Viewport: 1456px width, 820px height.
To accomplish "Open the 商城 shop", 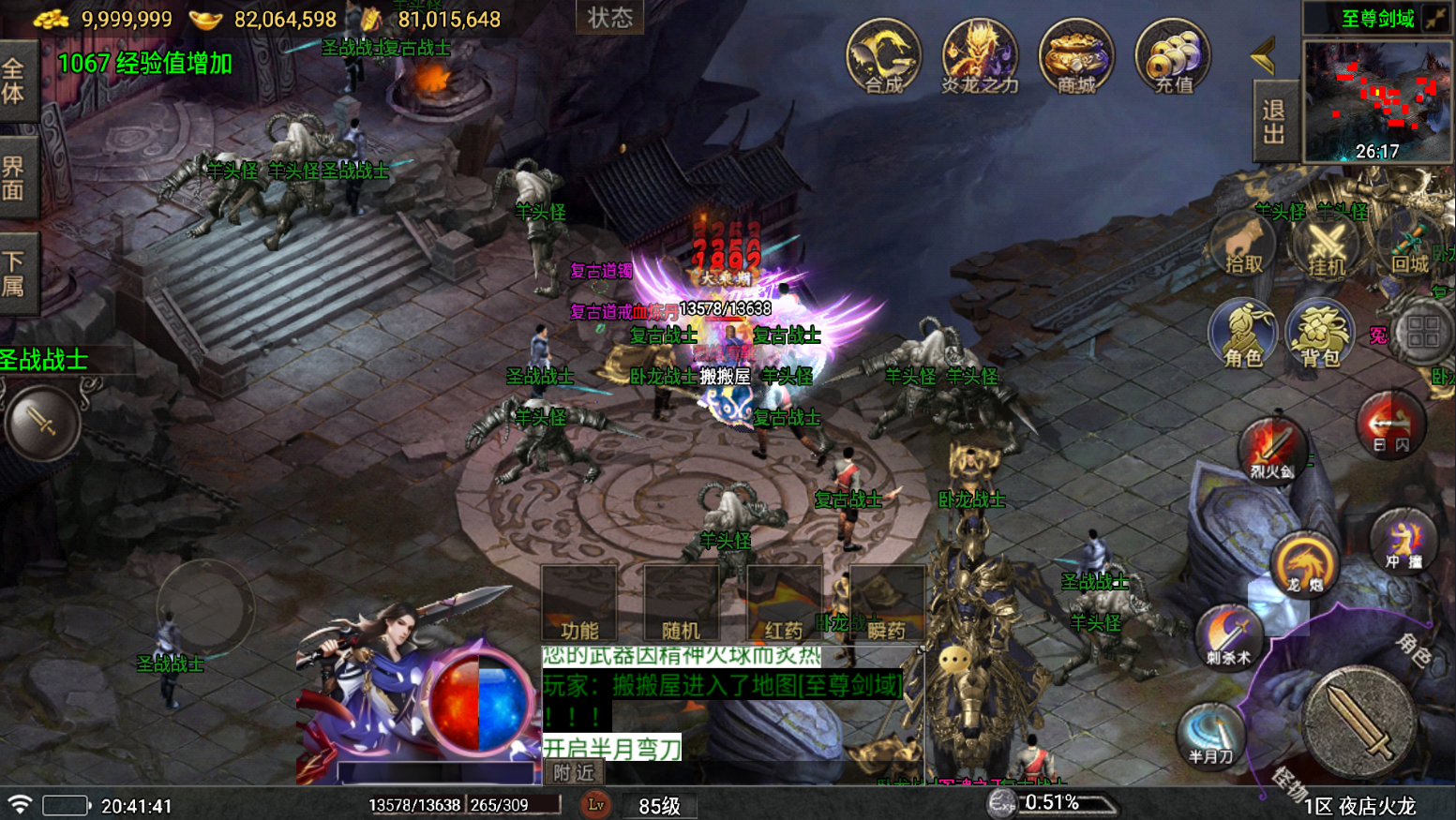I will pos(1075,57).
